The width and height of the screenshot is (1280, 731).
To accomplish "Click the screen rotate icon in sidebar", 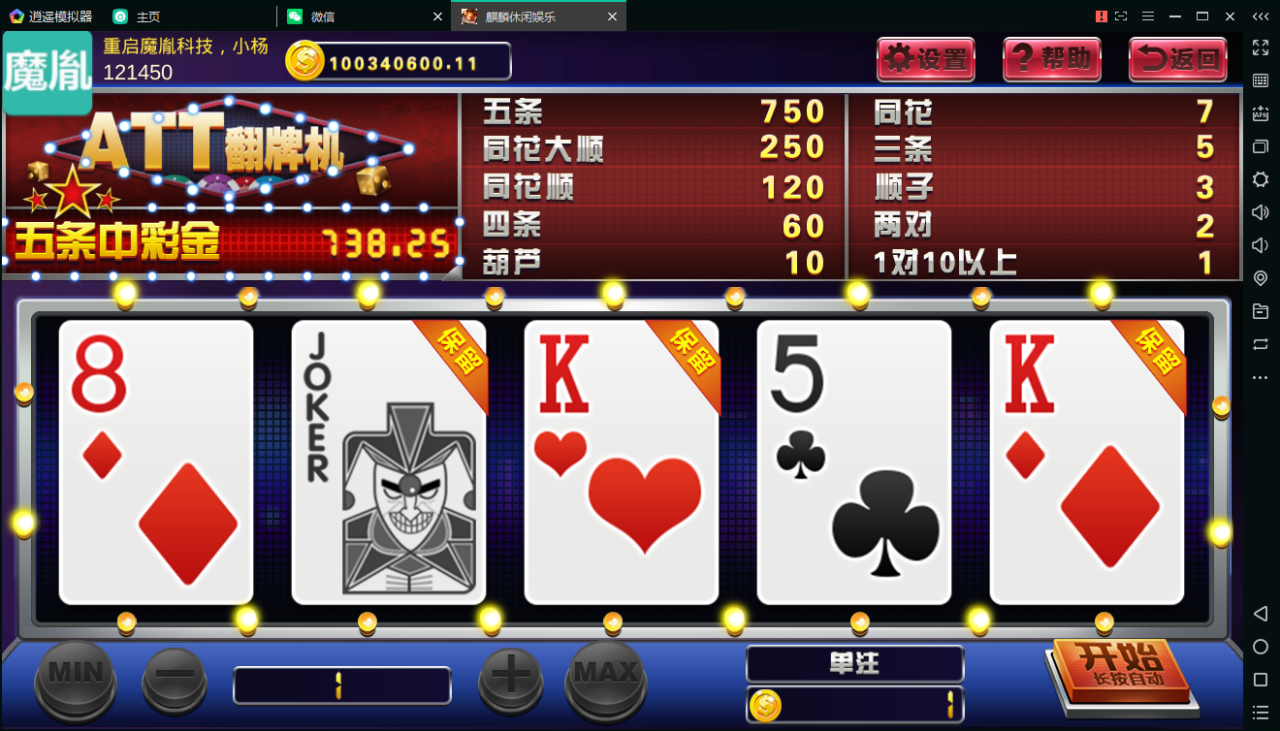I will click(1259, 344).
